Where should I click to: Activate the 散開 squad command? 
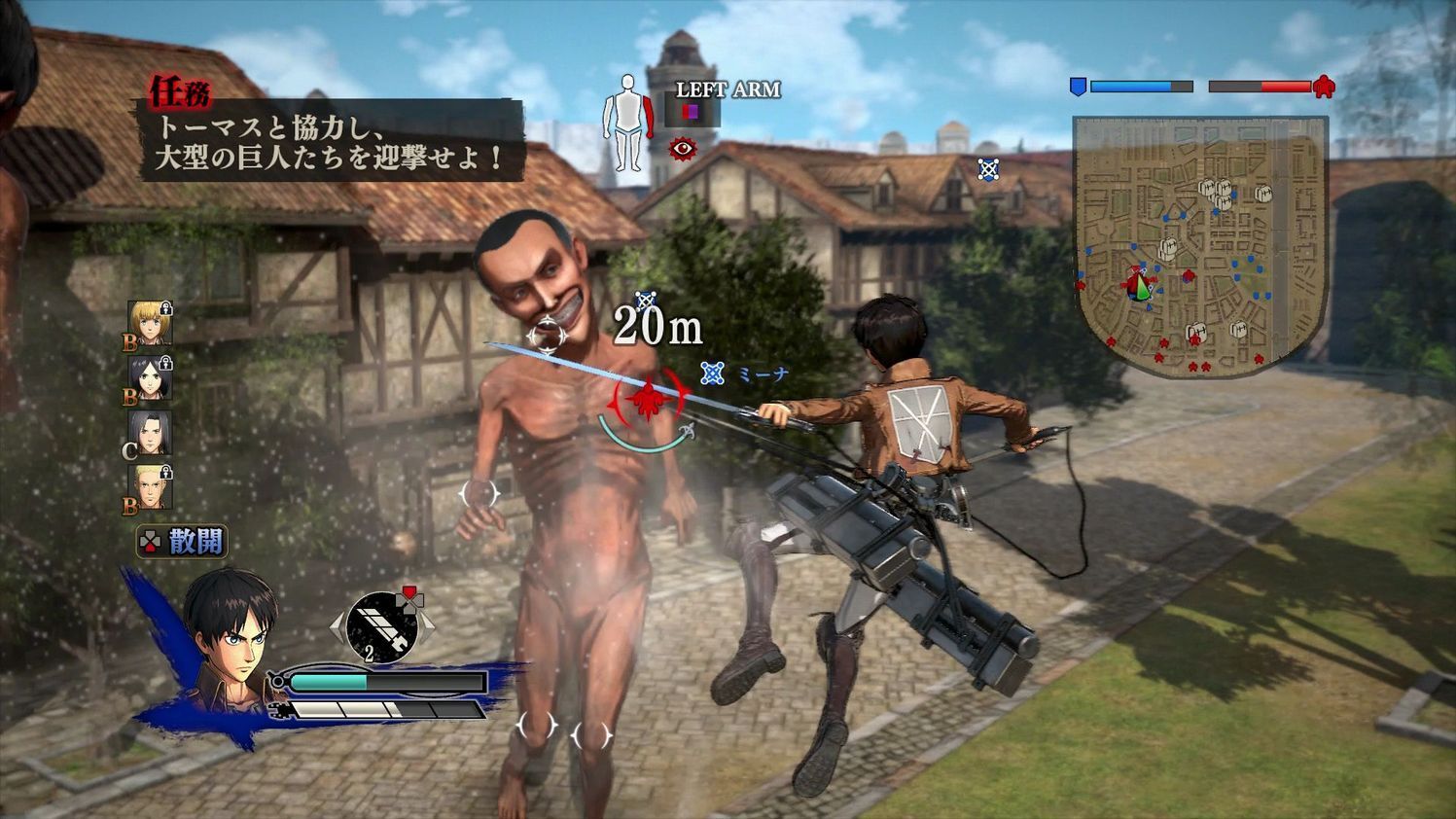pos(183,542)
